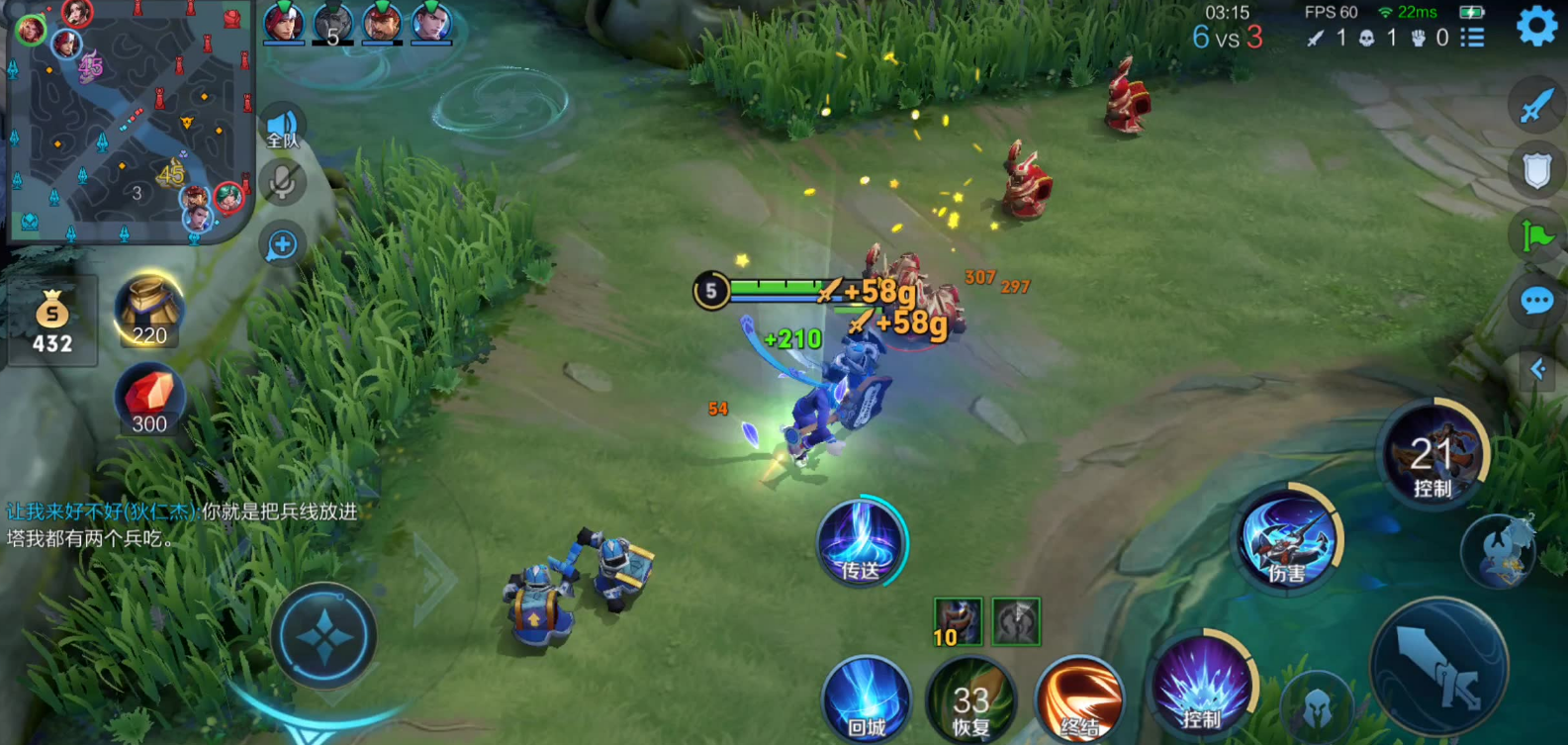The height and width of the screenshot is (745, 1568).
Task: Use the 伤害 damage skill
Action: [1288, 540]
